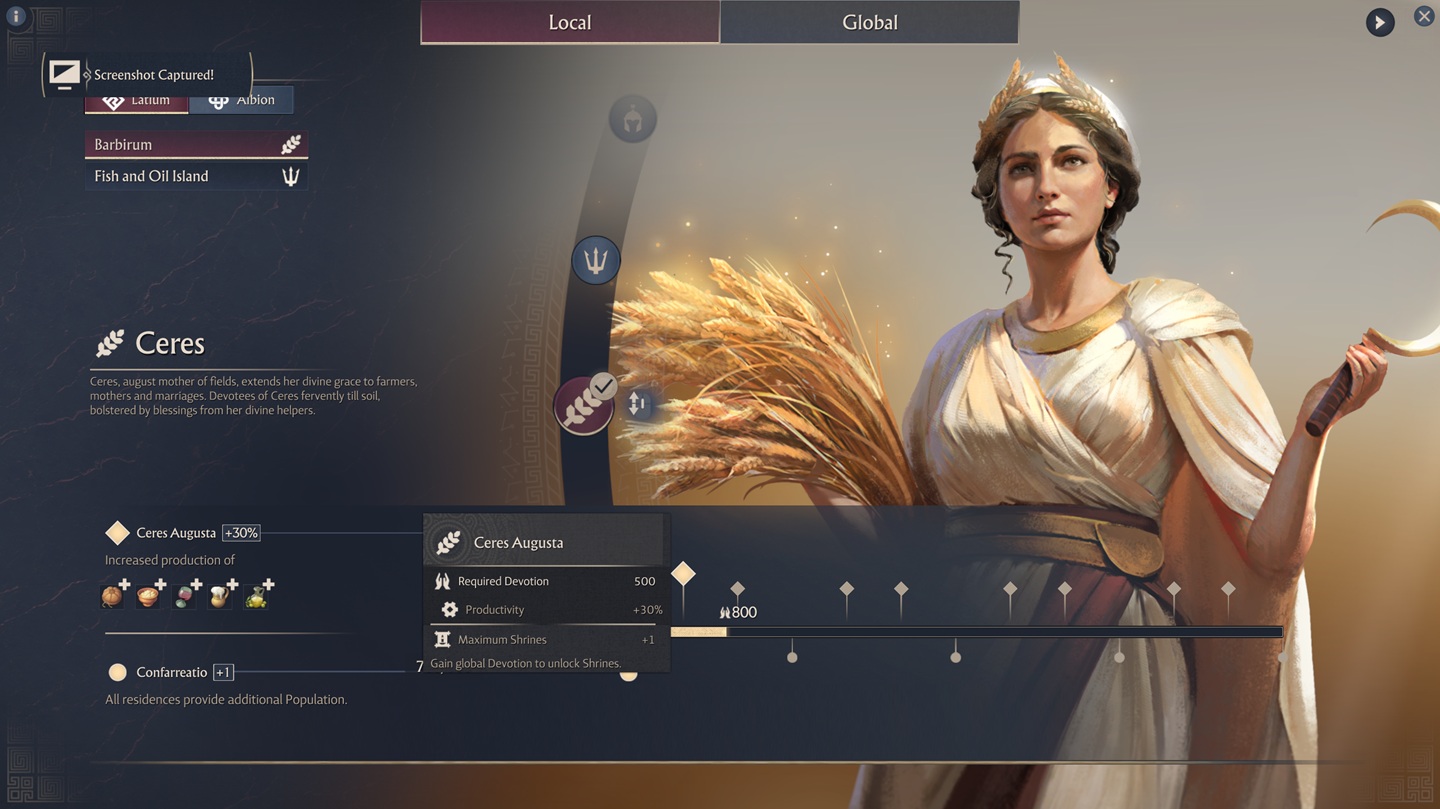Choose the Fish and Oil Island row
The width and height of the screenshot is (1440, 809).
pyautogui.click(x=196, y=176)
